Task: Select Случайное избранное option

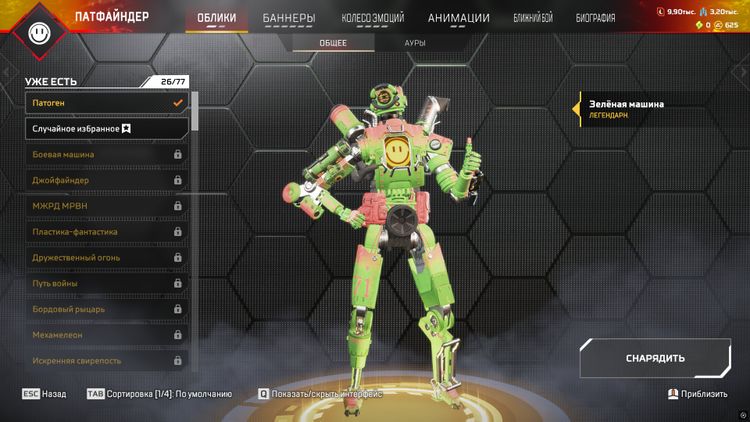Action: (107, 128)
